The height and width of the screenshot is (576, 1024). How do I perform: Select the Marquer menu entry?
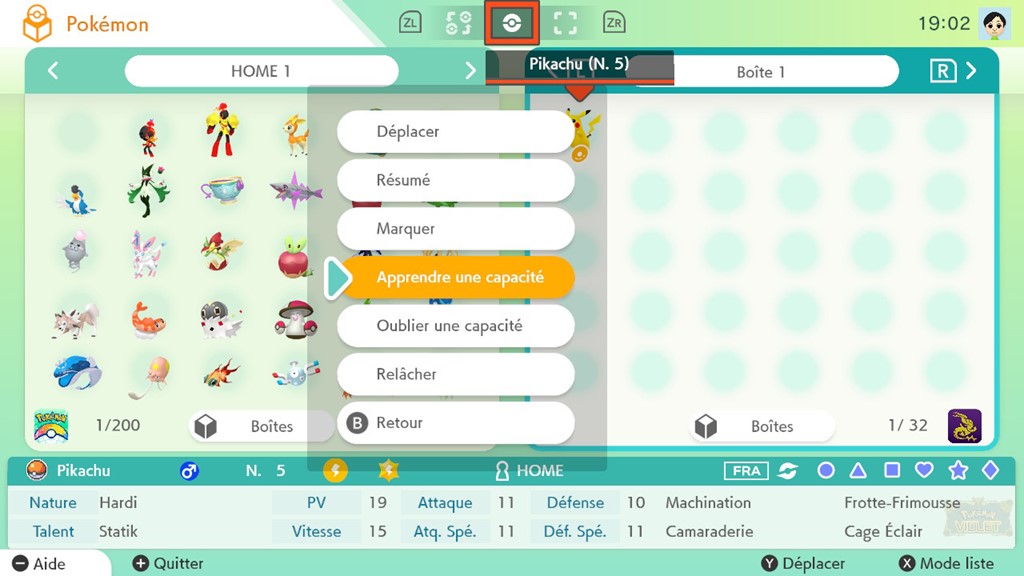[456, 229]
